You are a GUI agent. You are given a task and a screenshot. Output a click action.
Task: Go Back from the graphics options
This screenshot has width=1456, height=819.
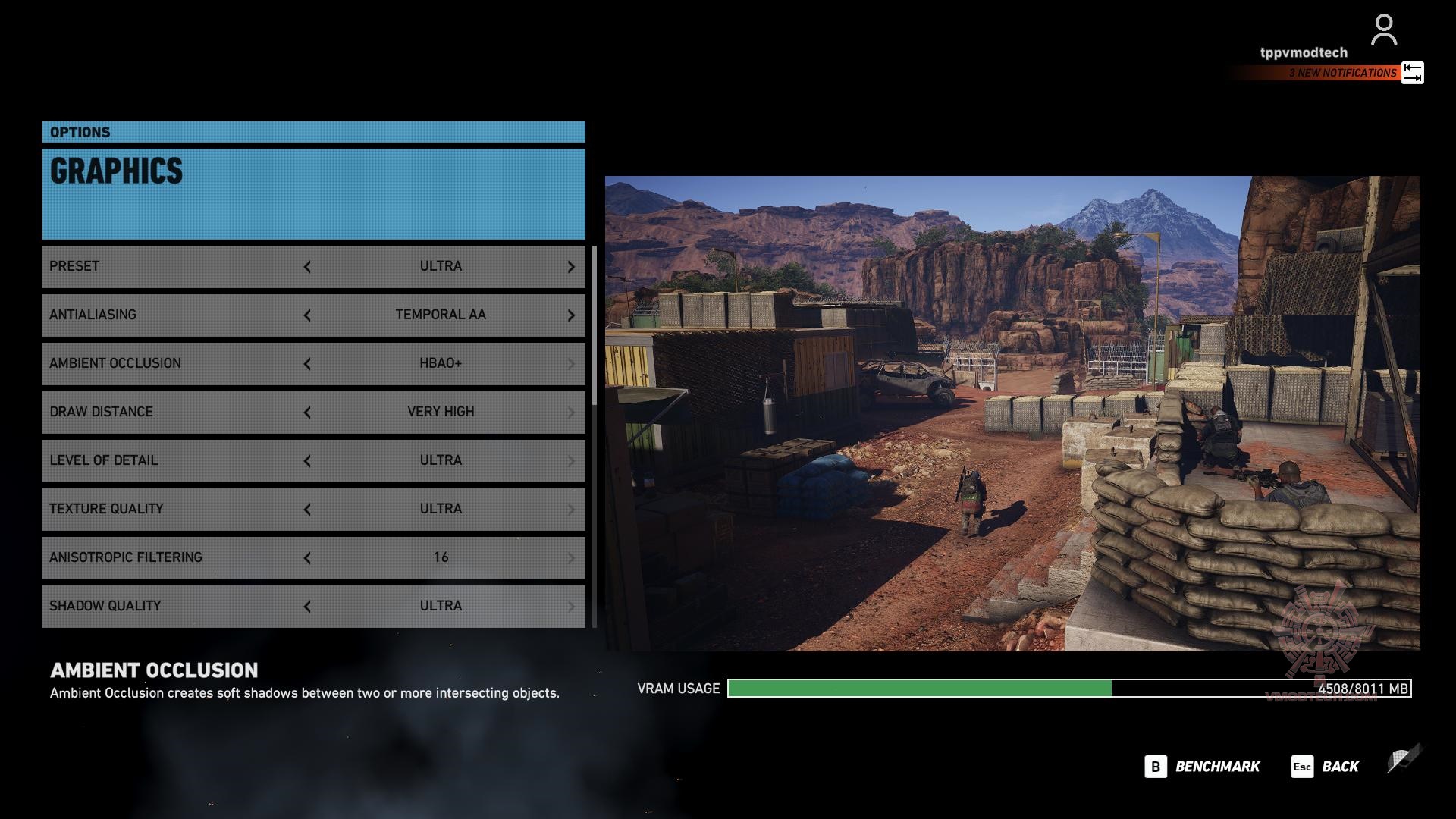[x=1326, y=767]
